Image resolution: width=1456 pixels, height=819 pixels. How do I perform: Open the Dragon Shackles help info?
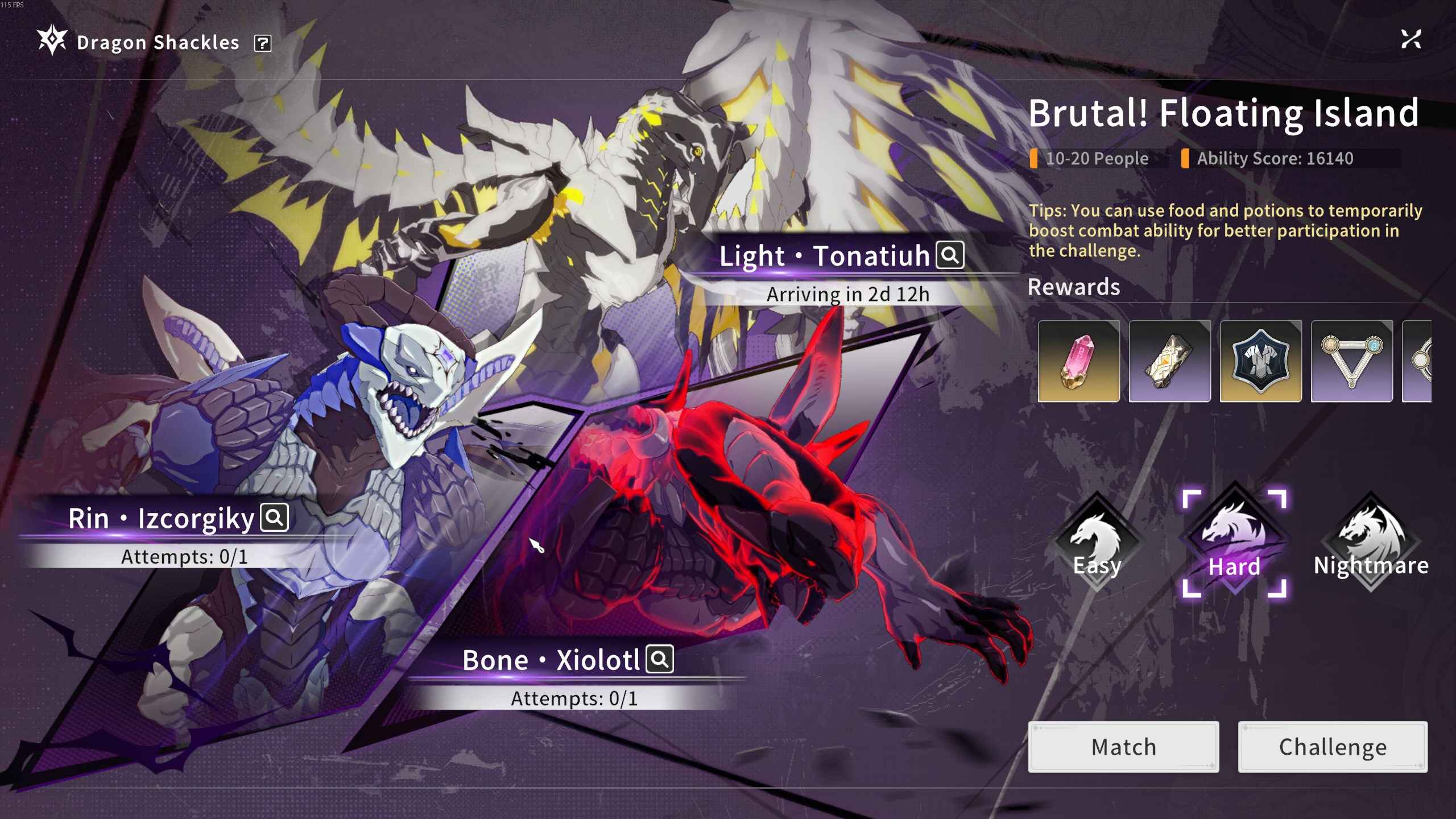click(x=263, y=43)
